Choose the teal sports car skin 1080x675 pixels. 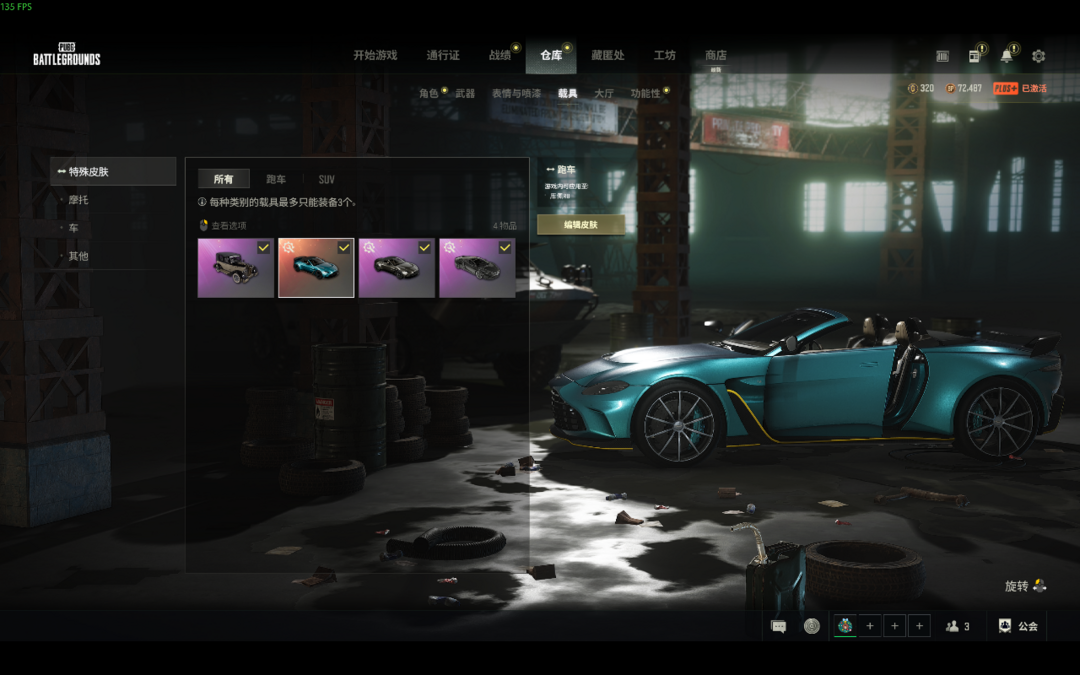point(316,268)
